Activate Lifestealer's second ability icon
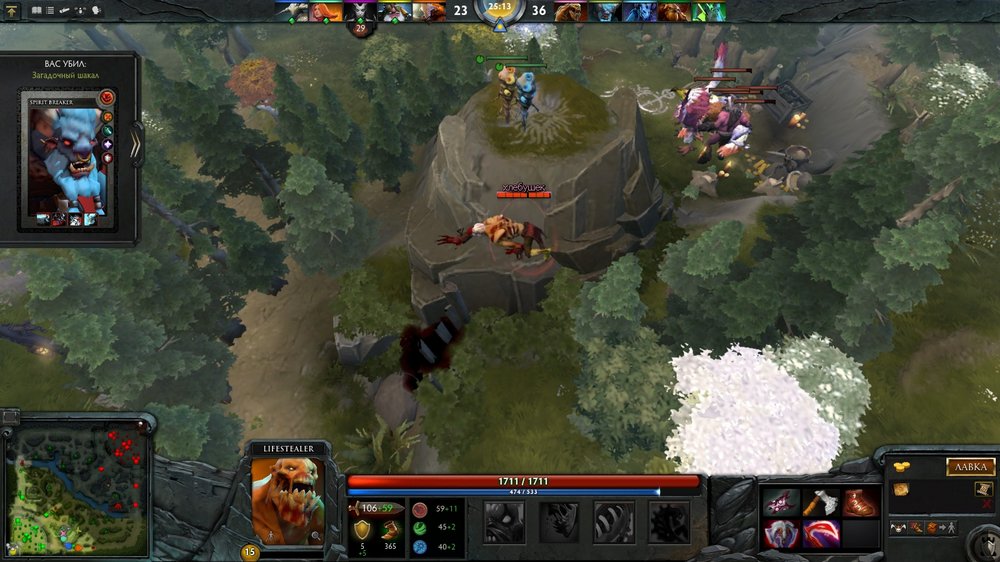Viewport: 1000px width, 562px height. pyautogui.click(x=558, y=520)
